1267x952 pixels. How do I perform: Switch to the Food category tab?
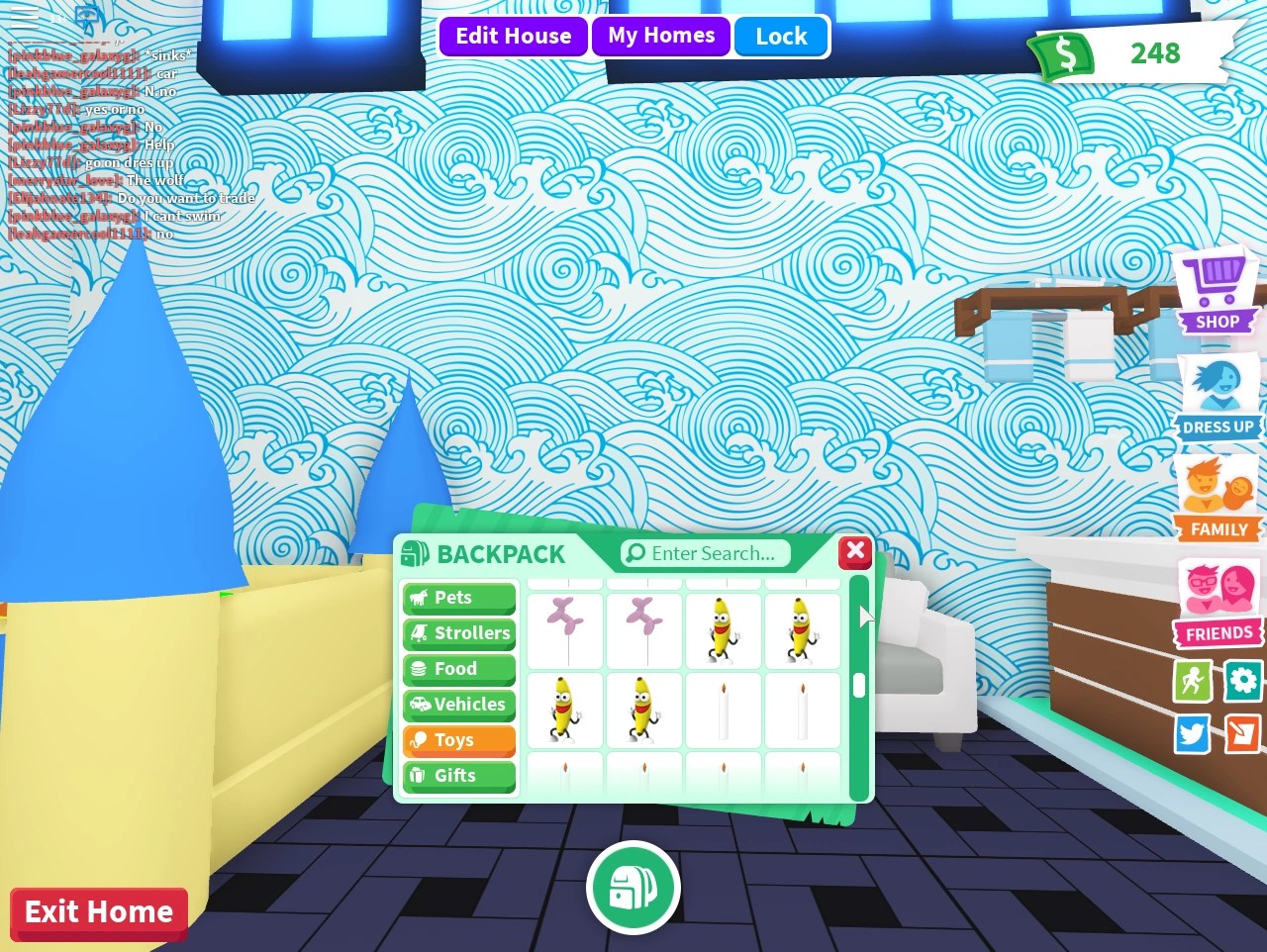(457, 669)
